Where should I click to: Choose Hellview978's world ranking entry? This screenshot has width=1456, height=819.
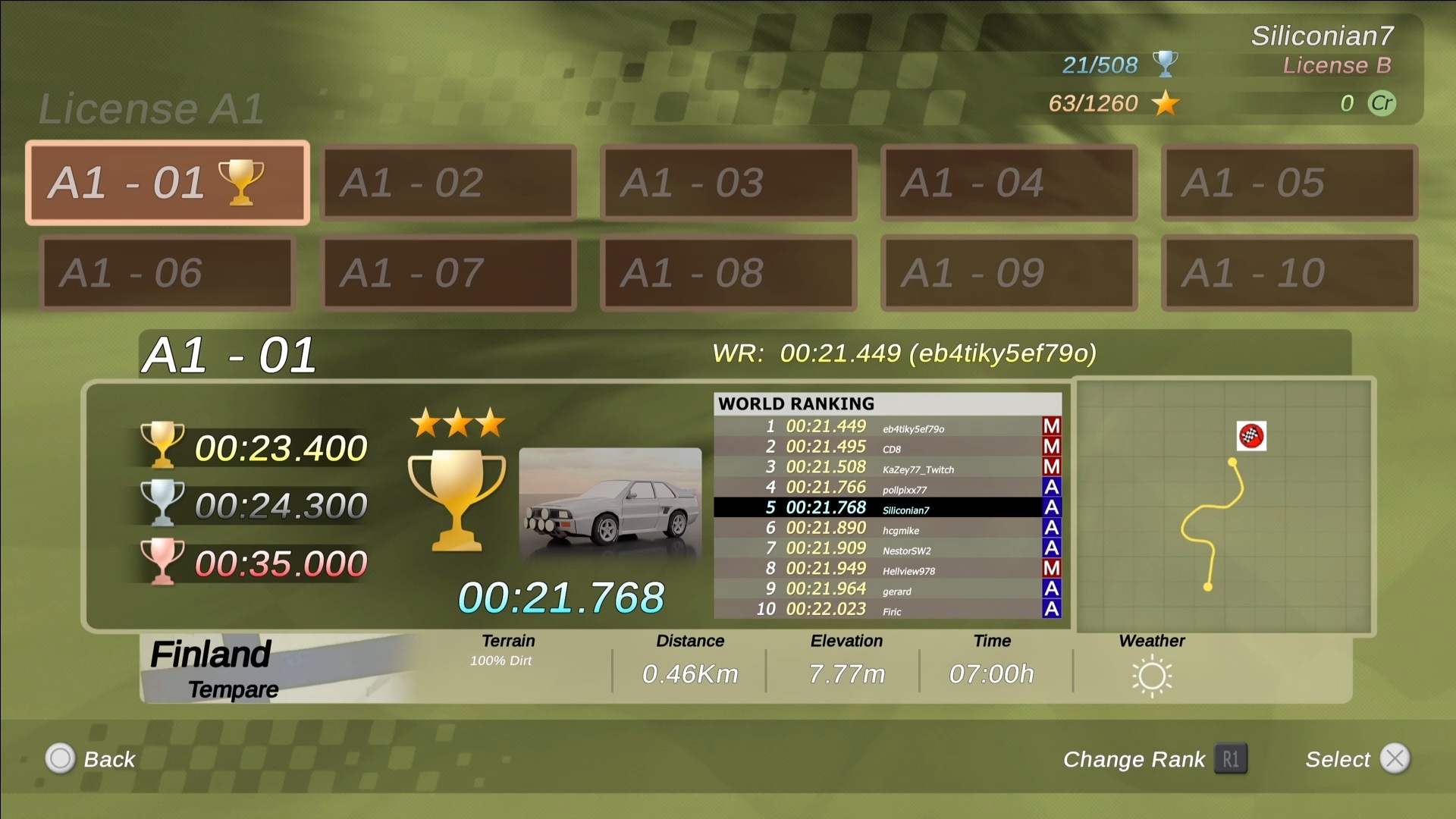click(x=887, y=569)
